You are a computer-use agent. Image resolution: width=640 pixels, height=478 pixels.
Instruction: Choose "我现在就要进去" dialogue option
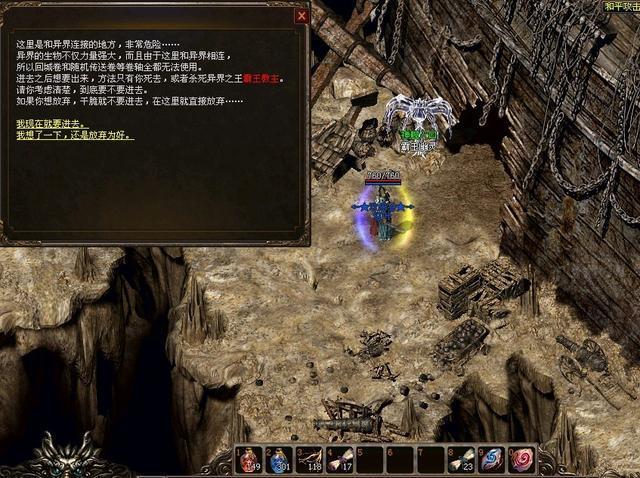[x=50, y=122]
